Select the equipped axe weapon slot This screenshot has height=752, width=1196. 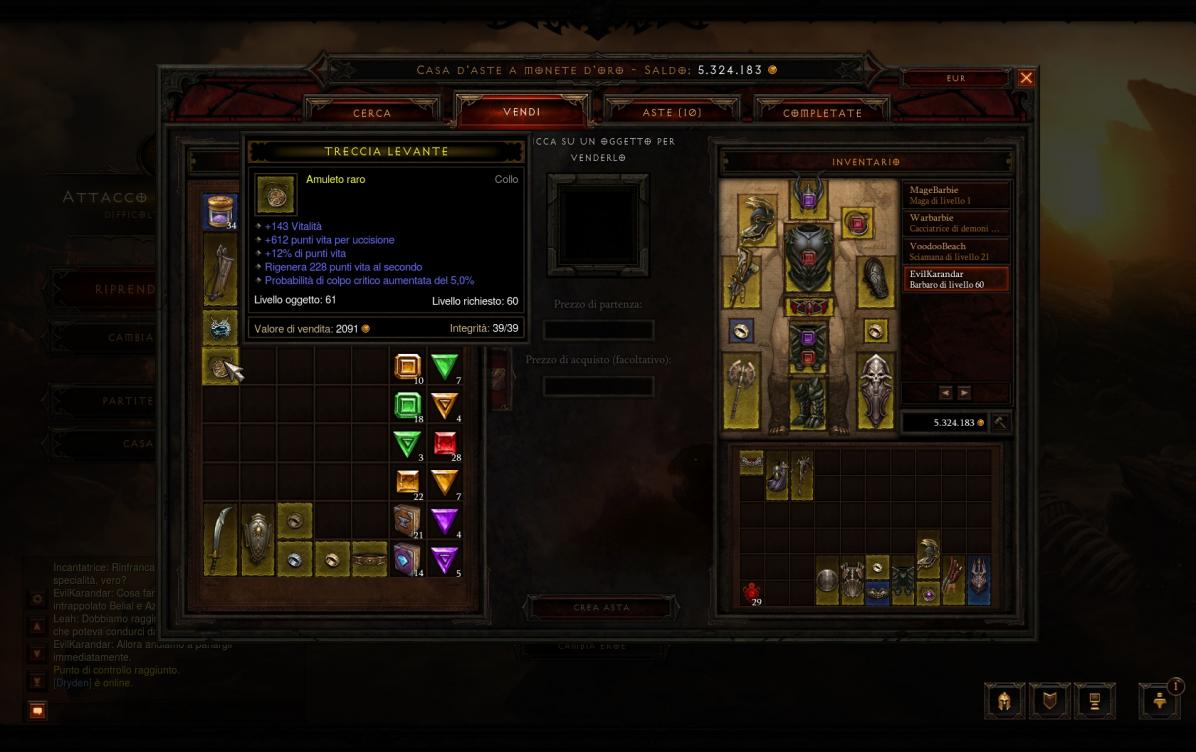pos(741,390)
